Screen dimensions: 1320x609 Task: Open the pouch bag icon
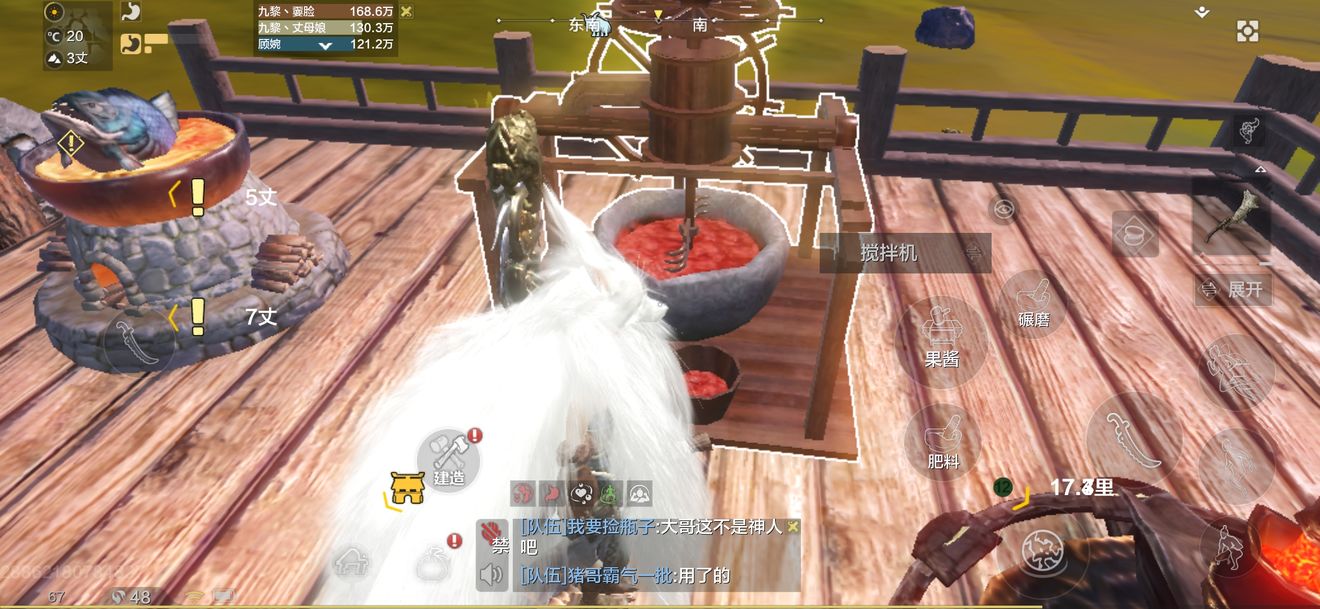432,561
